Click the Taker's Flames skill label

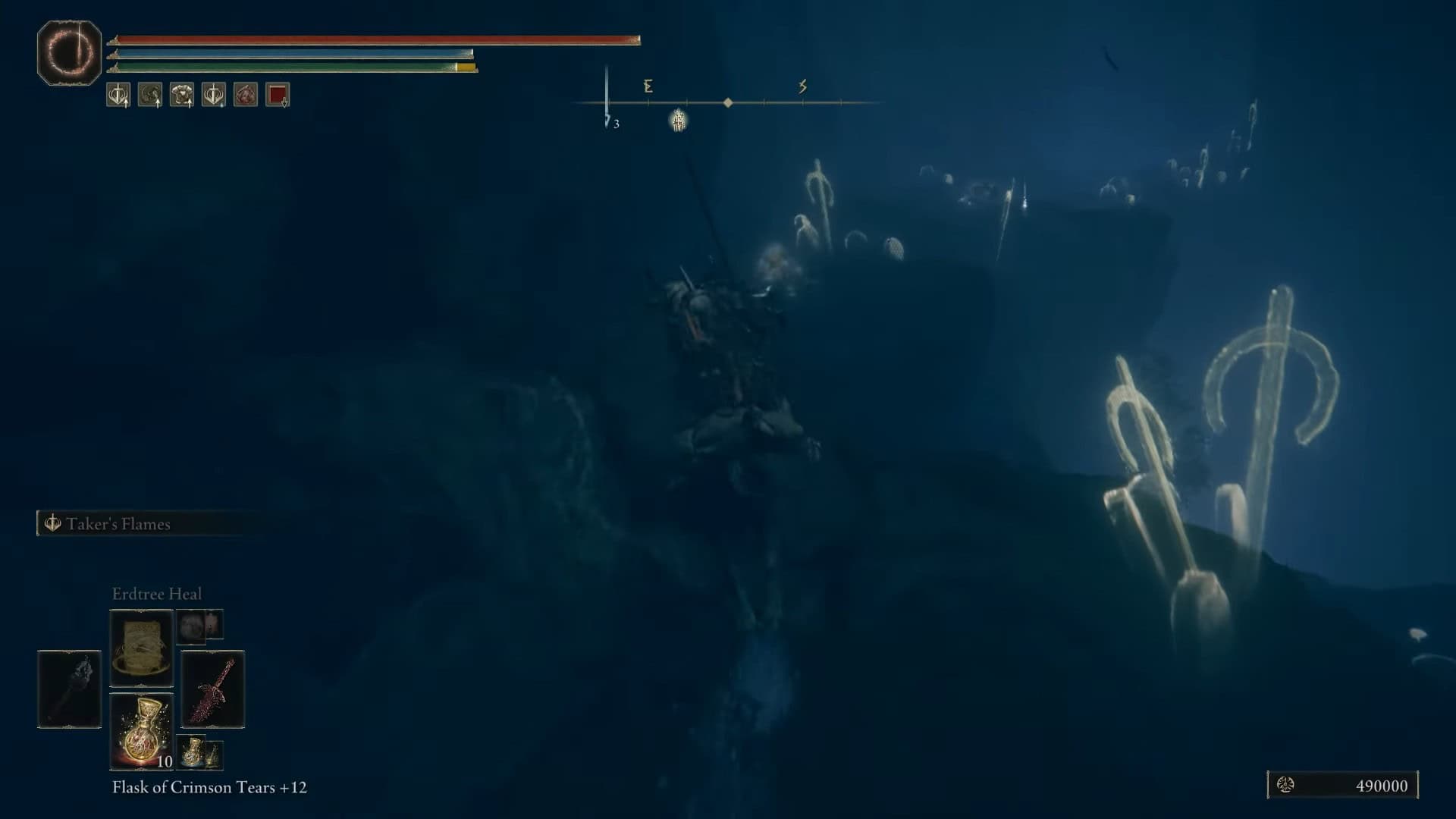tap(118, 524)
